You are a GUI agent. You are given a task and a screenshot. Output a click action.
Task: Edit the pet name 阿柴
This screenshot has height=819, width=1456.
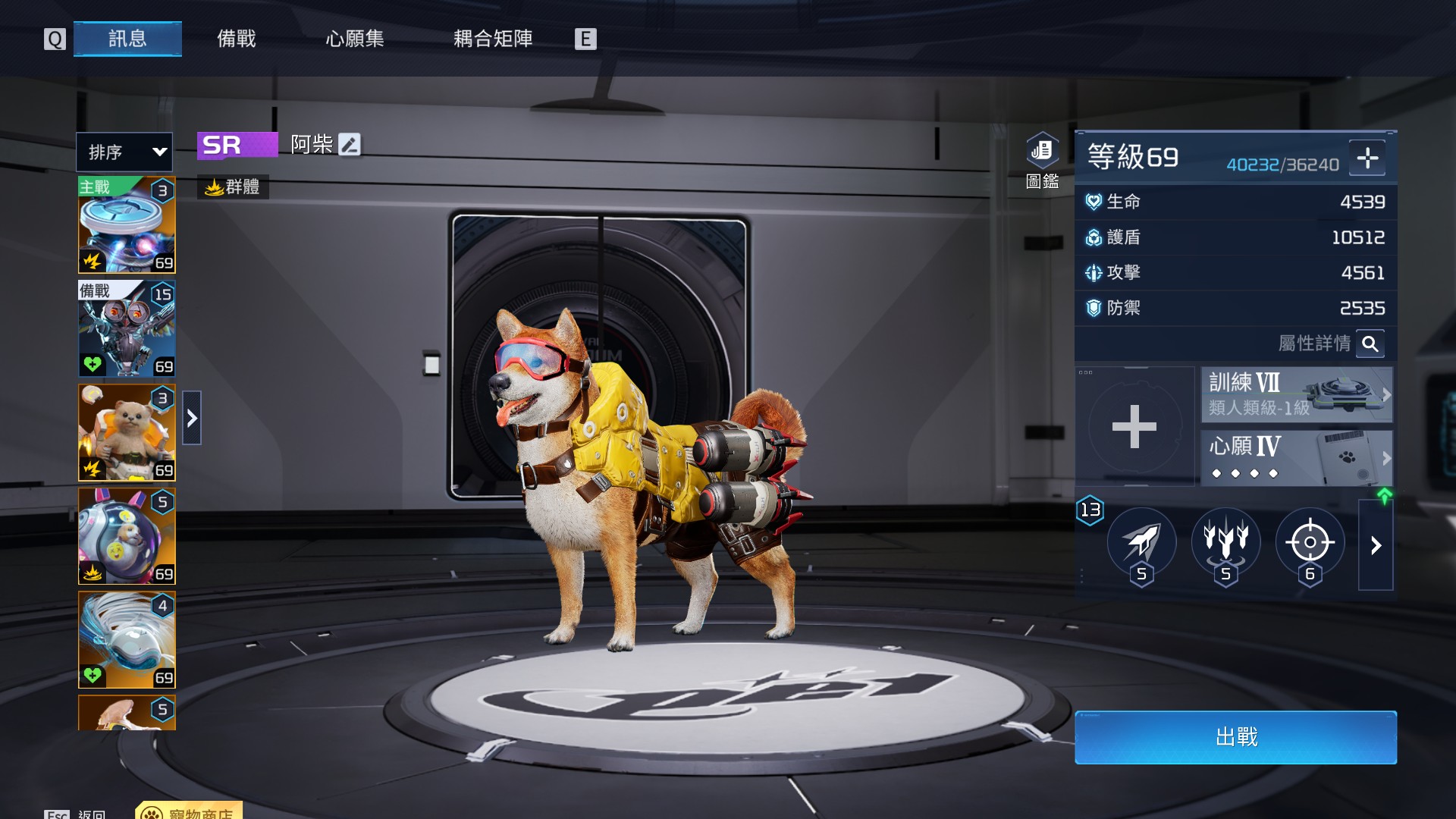(350, 144)
